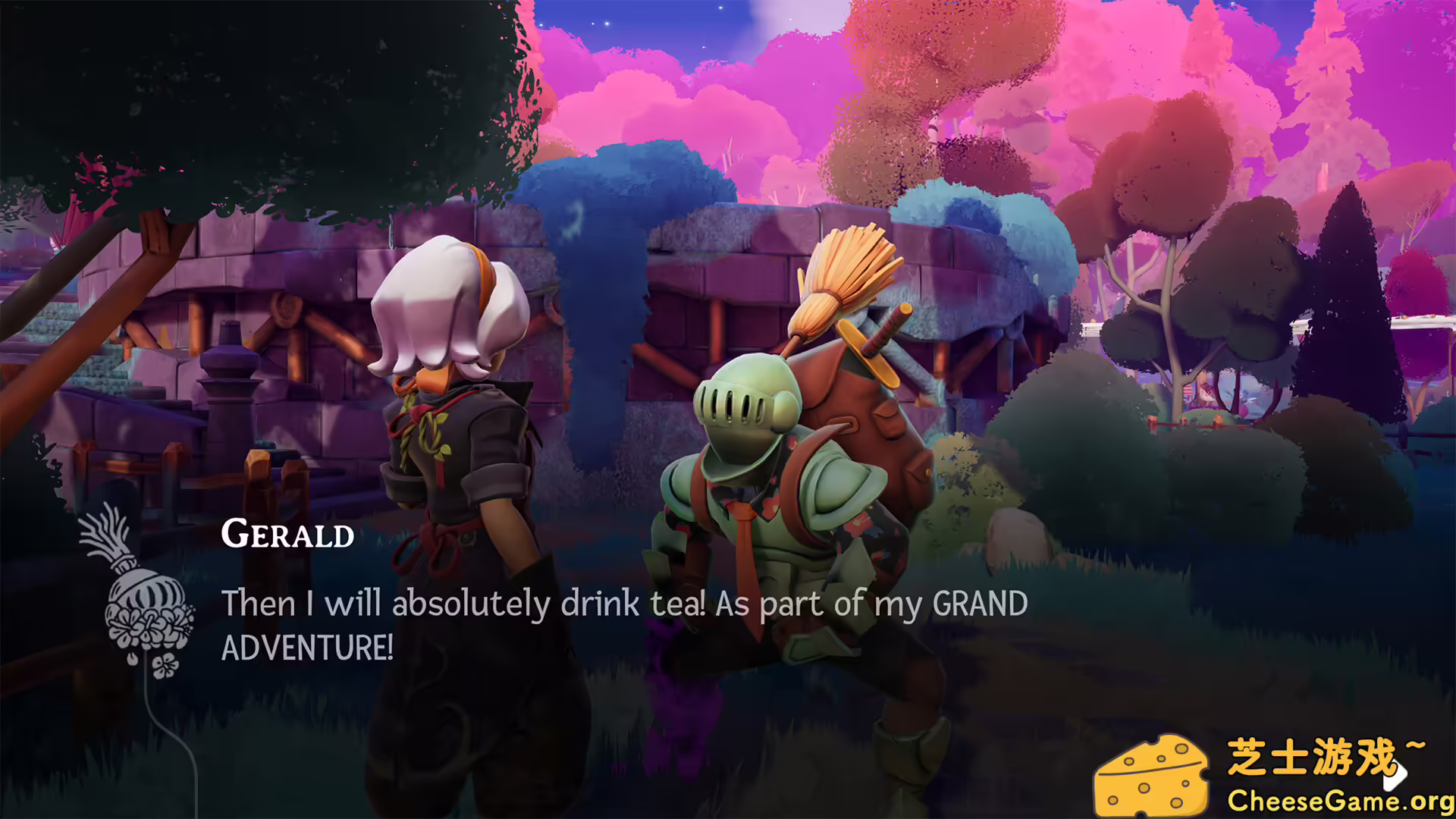
Task: Click the Gerald name label
Action: (x=288, y=535)
